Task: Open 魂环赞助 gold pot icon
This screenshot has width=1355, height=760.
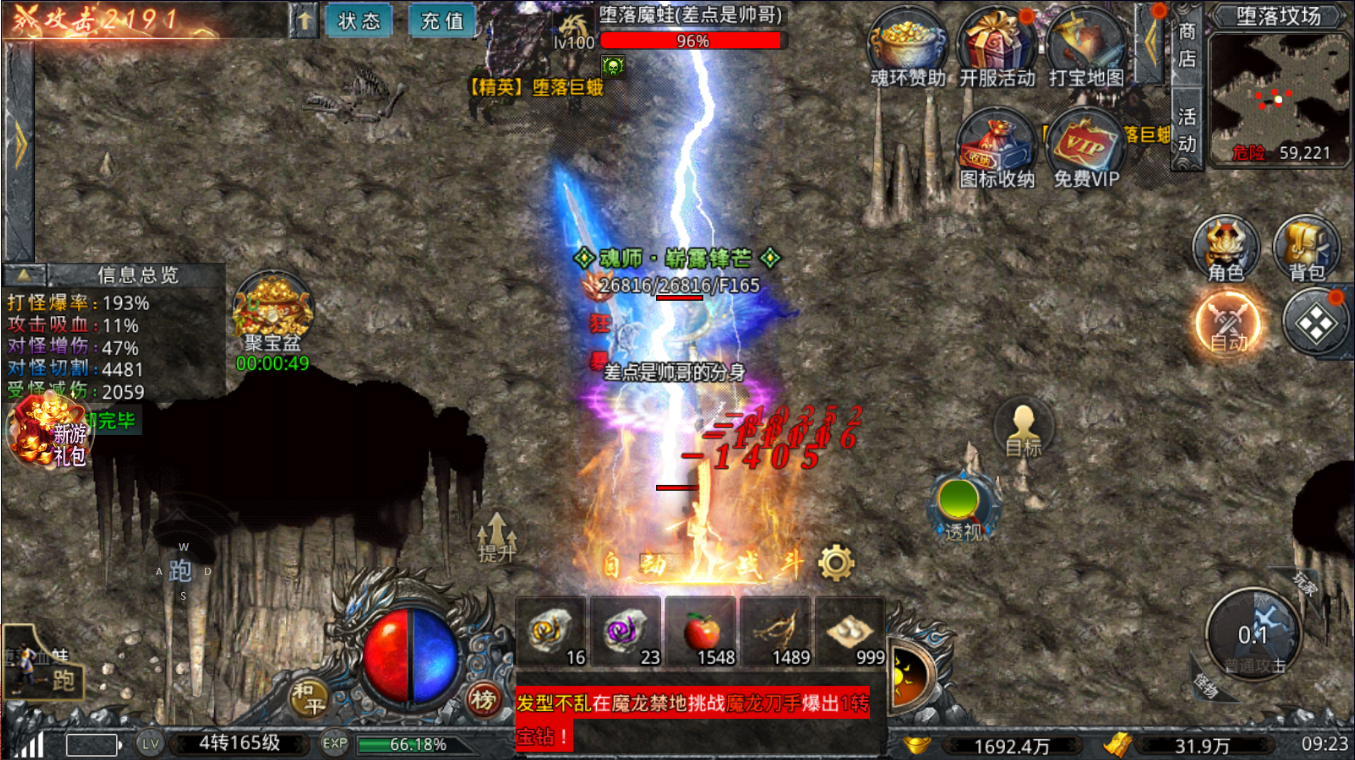Action: click(x=907, y=45)
